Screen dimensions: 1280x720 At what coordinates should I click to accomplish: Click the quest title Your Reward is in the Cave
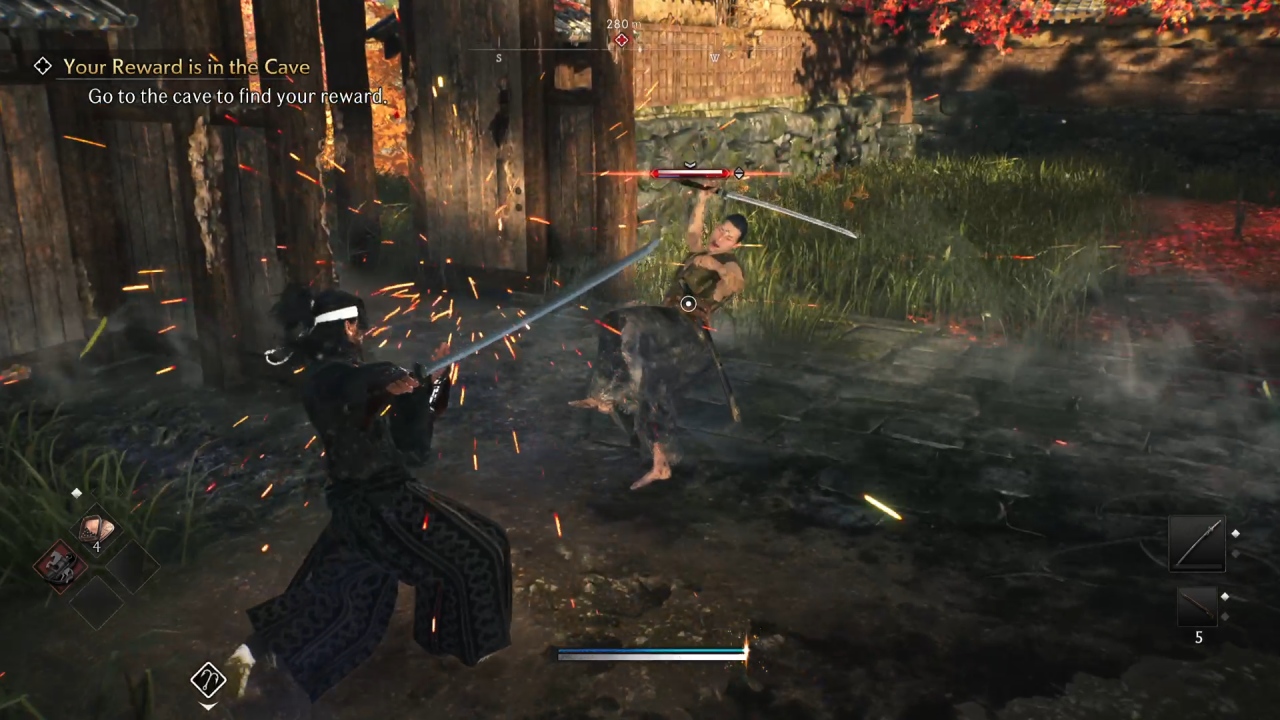pyautogui.click(x=186, y=66)
